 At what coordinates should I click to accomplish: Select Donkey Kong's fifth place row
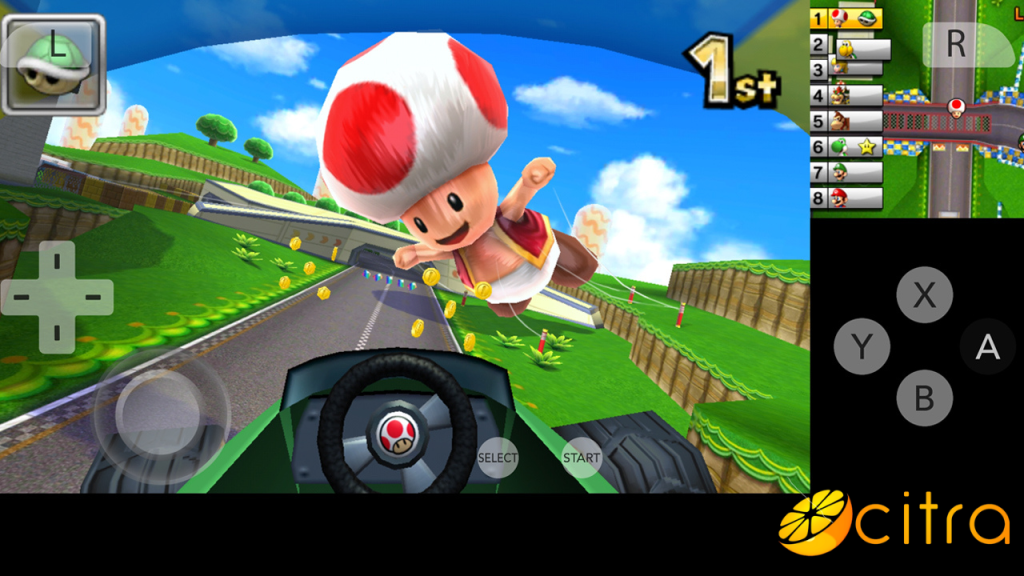(x=846, y=122)
